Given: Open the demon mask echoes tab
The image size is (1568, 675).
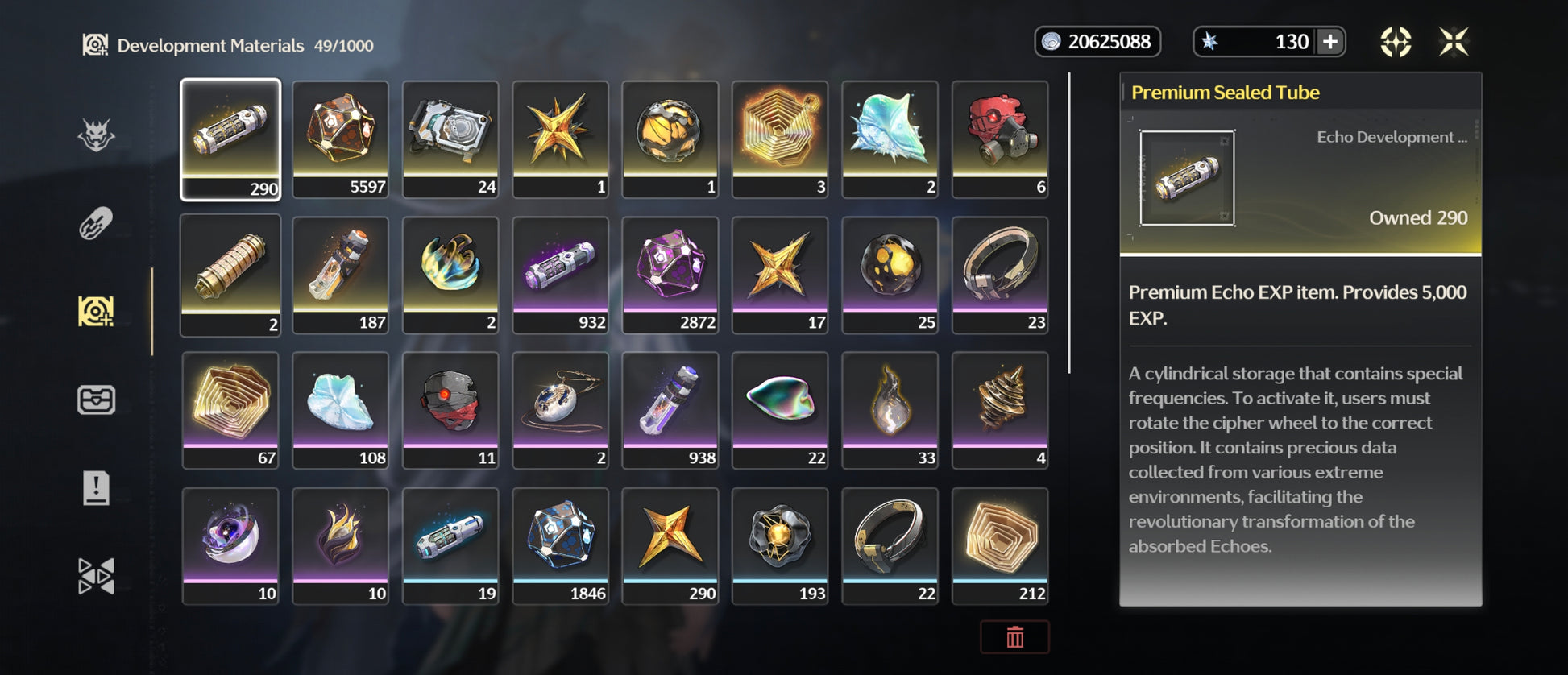Looking at the screenshot, I should point(96,135).
